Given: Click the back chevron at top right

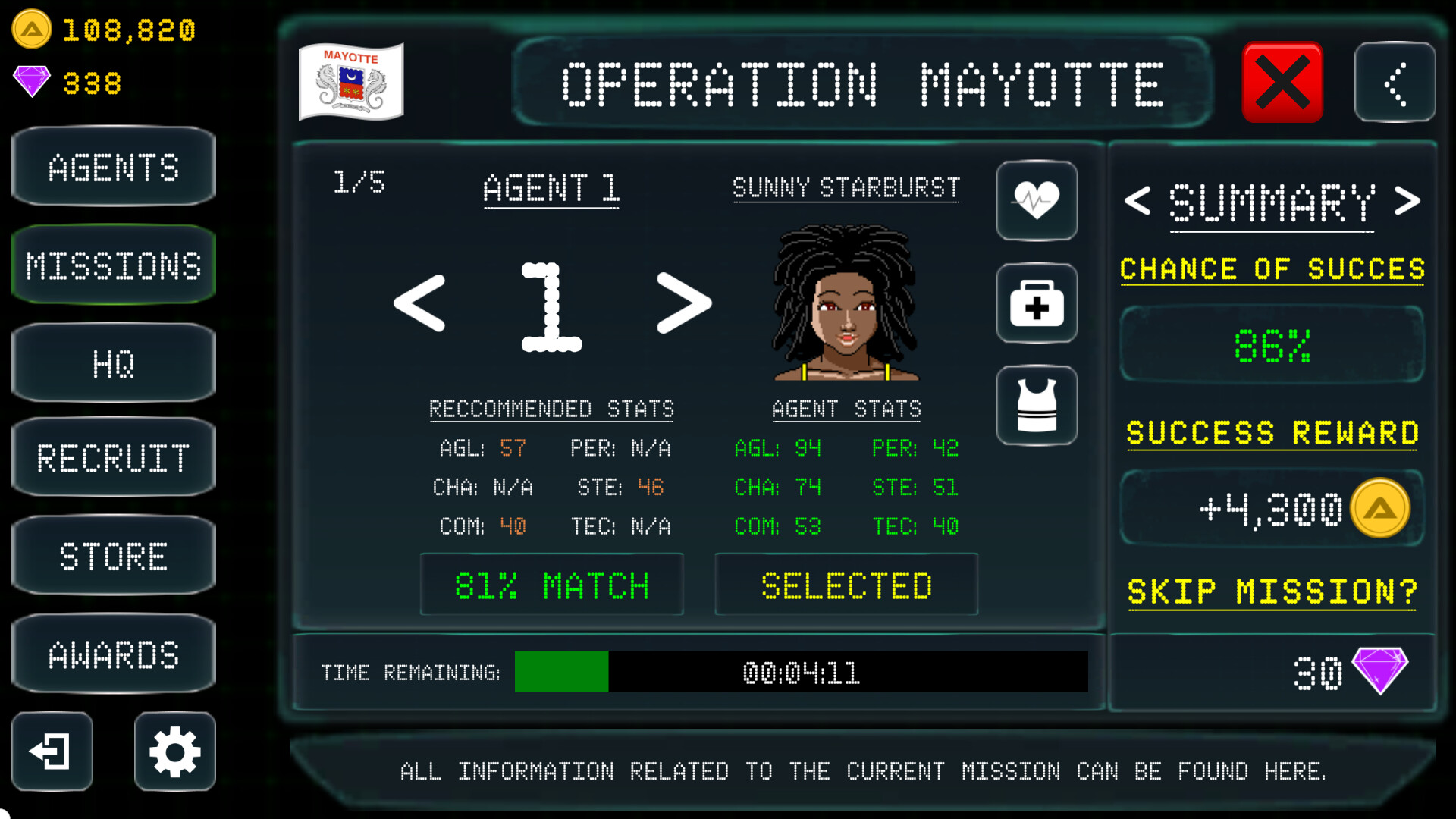Looking at the screenshot, I should [1395, 82].
